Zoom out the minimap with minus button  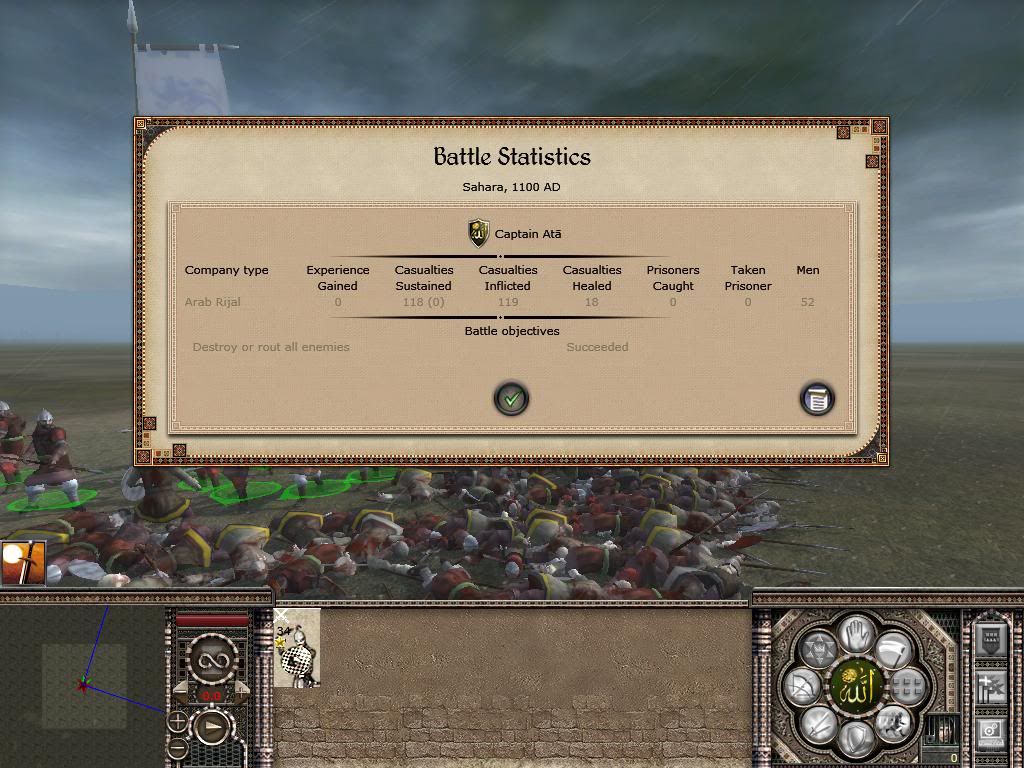tap(177, 747)
